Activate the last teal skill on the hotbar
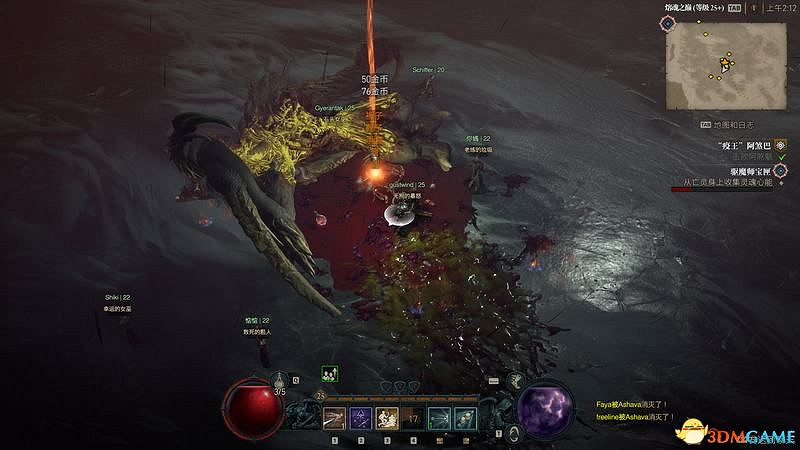Screen dimensions: 800x450 point(464,418)
